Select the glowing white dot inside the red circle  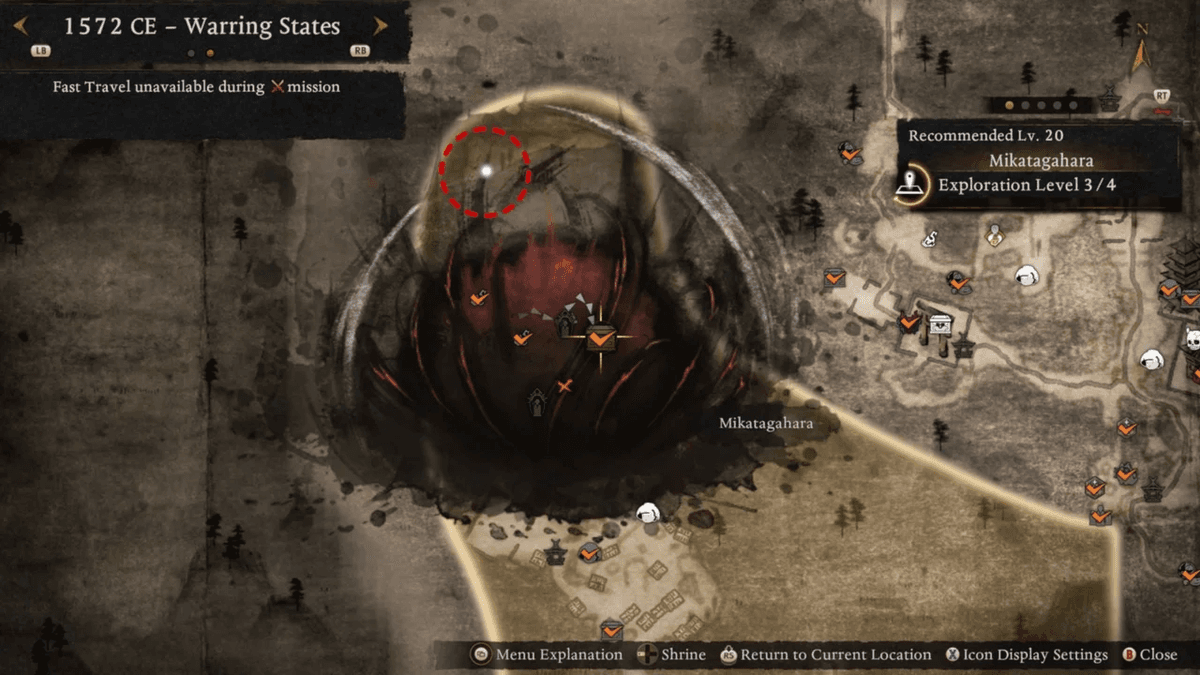coord(486,171)
